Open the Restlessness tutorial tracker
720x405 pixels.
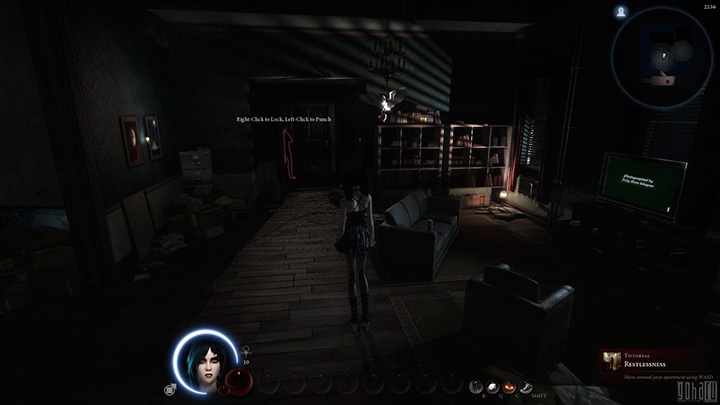pyautogui.click(x=655, y=365)
